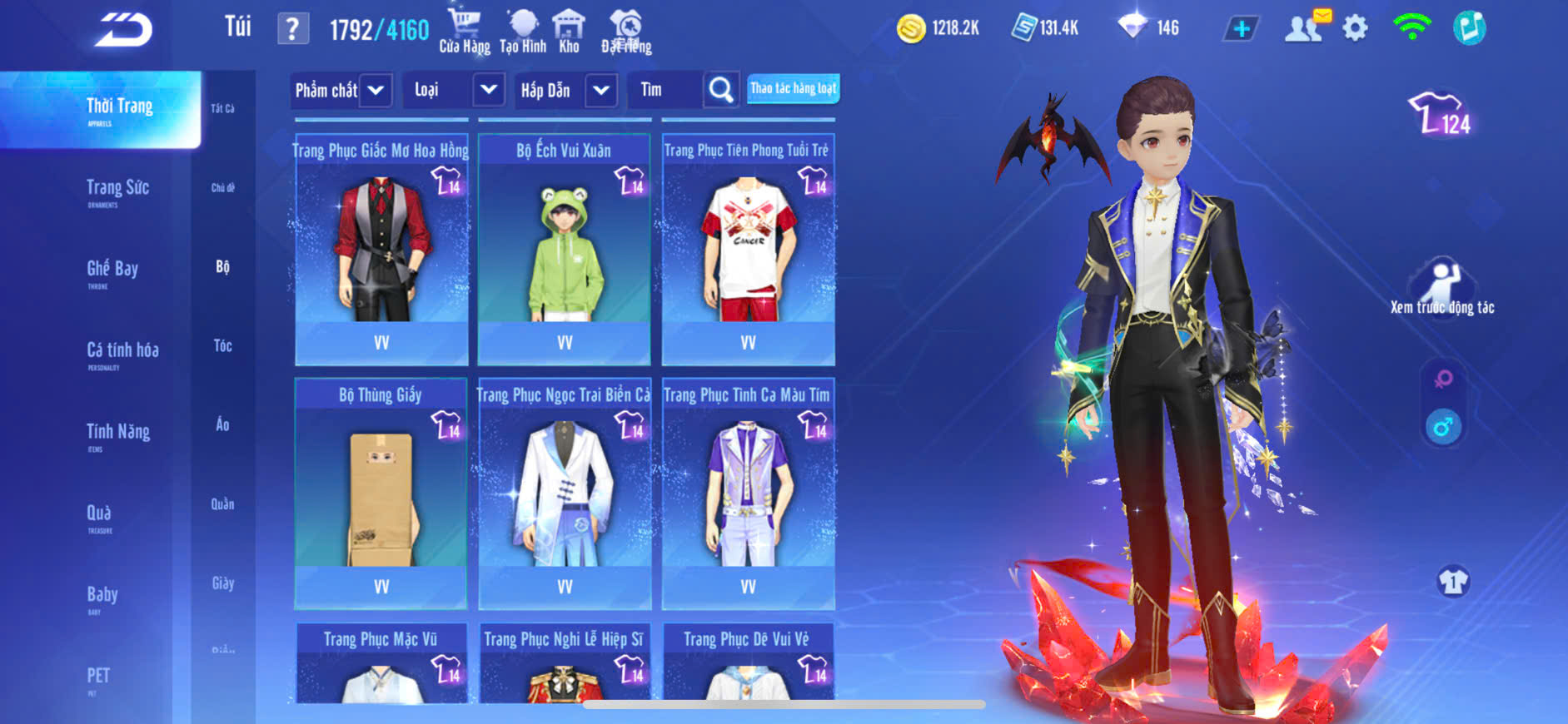Switch to the Trang Sức tab
This screenshot has width=1568, height=724.
[117, 190]
